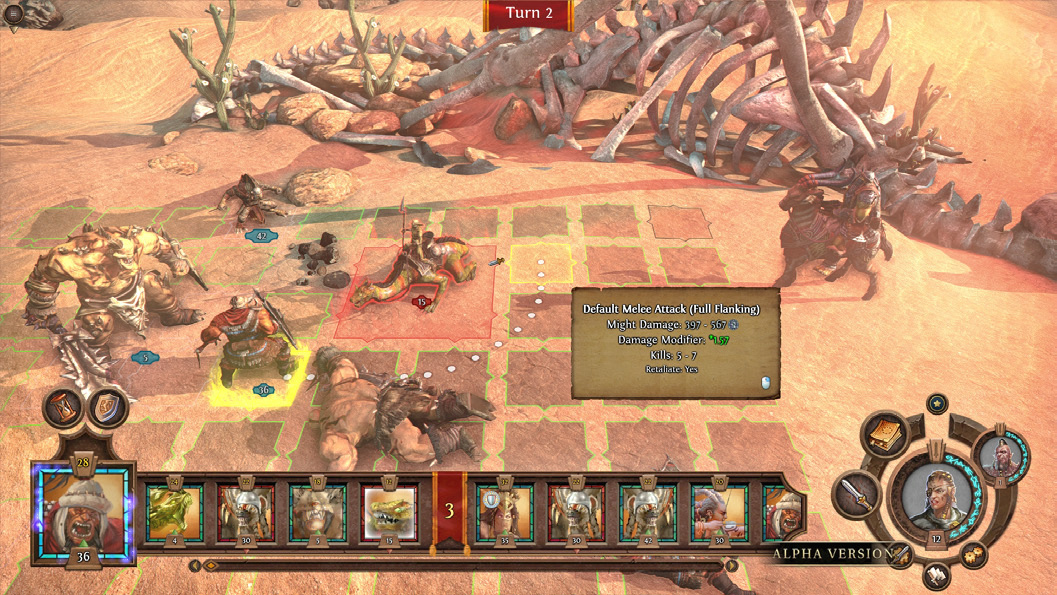Viewport: 1057px width, 595px height.
Task: Select the large active orc portrait showing 36
Action: click(x=83, y=509)
